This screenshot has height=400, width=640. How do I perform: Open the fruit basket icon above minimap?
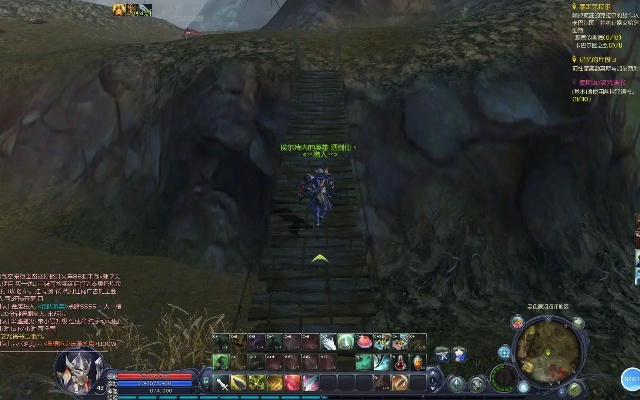click(517, 322)
